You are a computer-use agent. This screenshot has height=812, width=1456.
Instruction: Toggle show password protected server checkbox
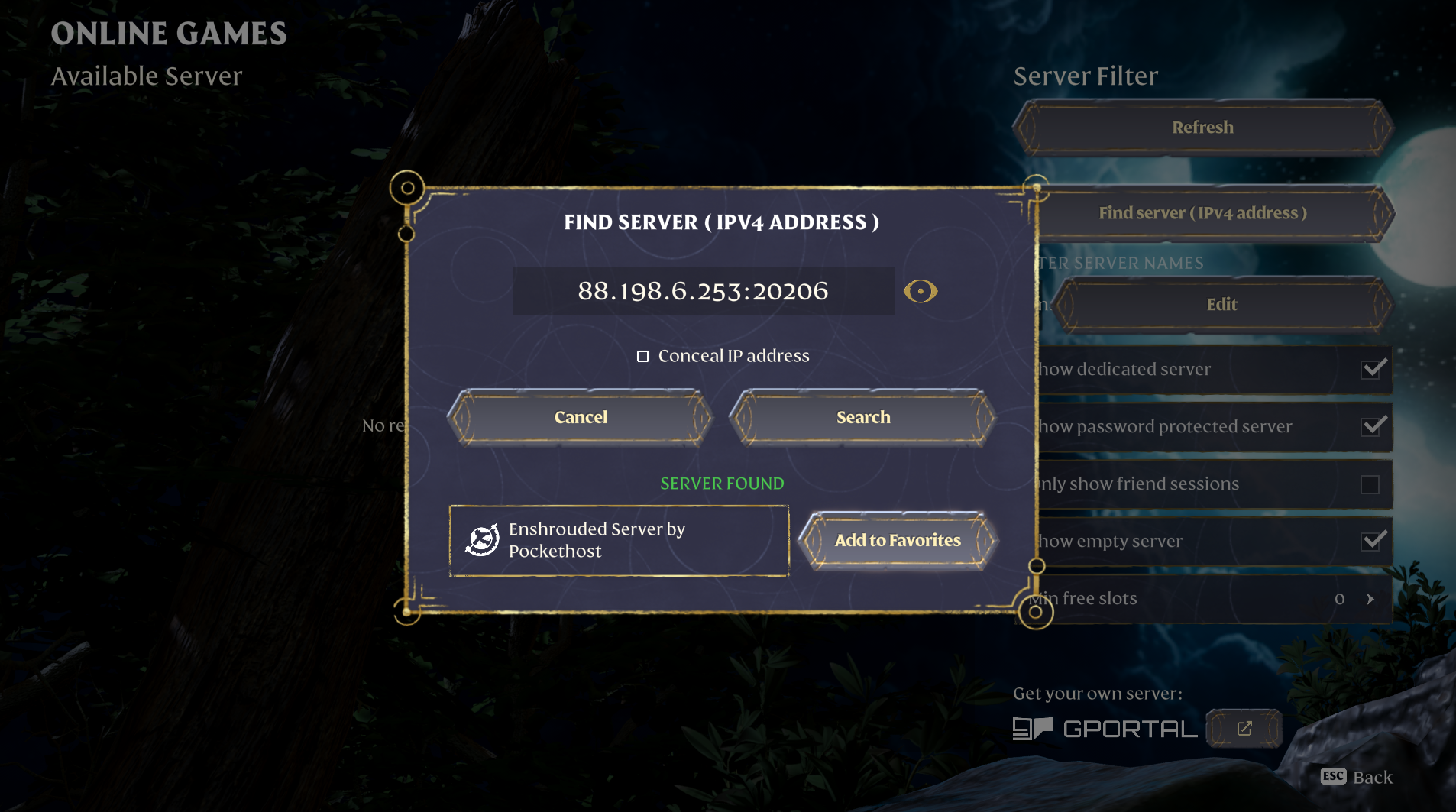[x=1373, y=426]
